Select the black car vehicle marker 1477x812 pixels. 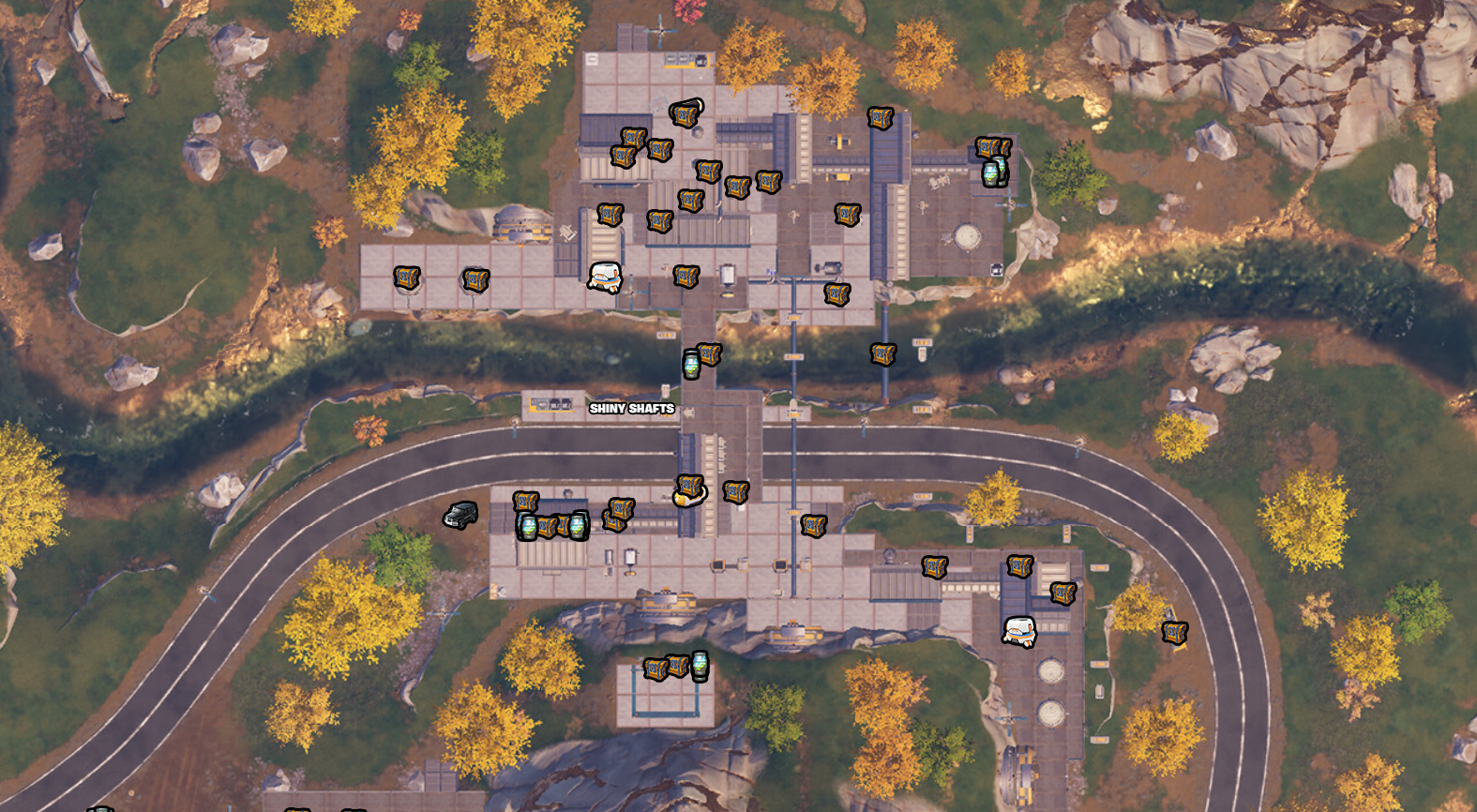pyautogui.click(x=460, y=515)
